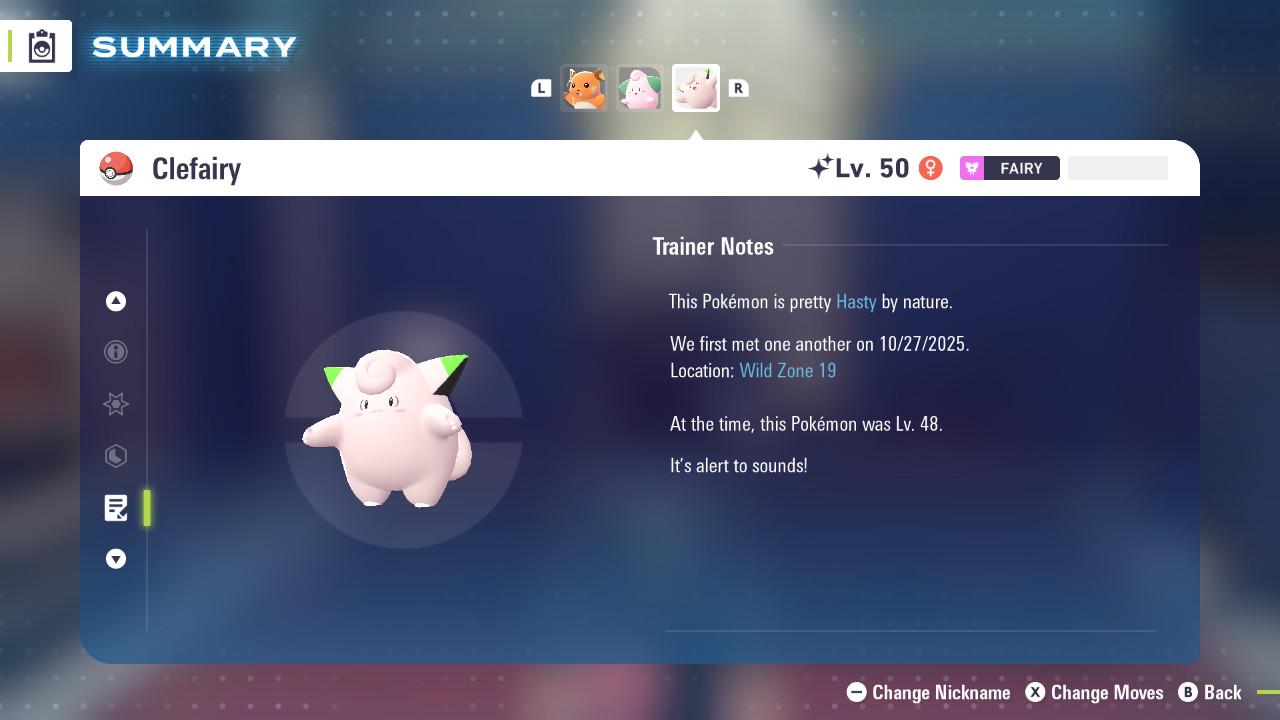Select the star-shaped sidebar icon
The width and height of the screenshot is (1280, 720).
[116, 404]
